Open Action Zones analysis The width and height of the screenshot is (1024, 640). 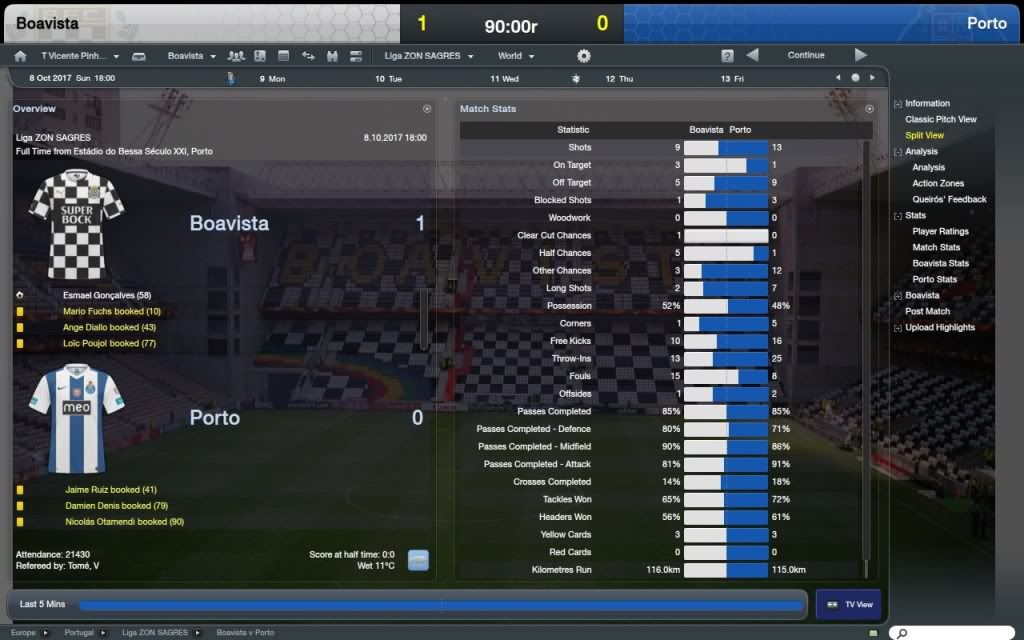click(x=938, y=183)
